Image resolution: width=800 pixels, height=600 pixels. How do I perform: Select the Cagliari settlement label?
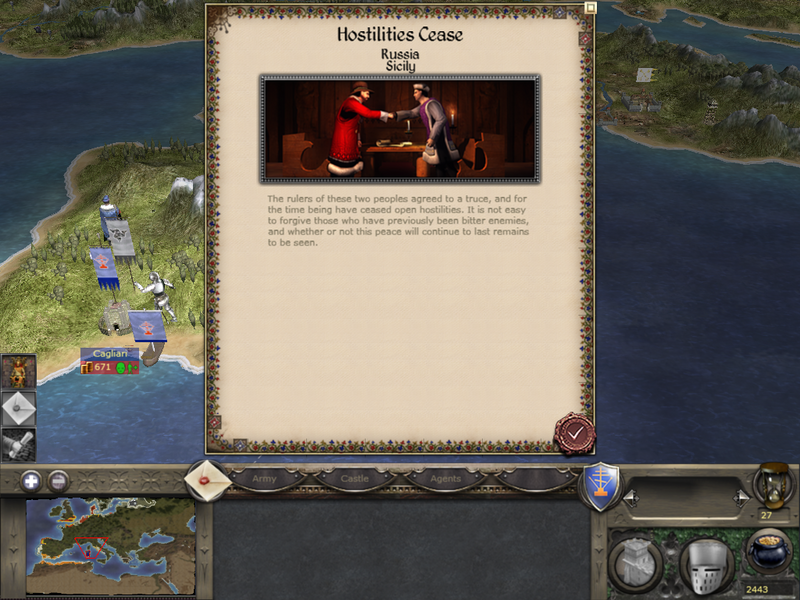click(110, 353)
